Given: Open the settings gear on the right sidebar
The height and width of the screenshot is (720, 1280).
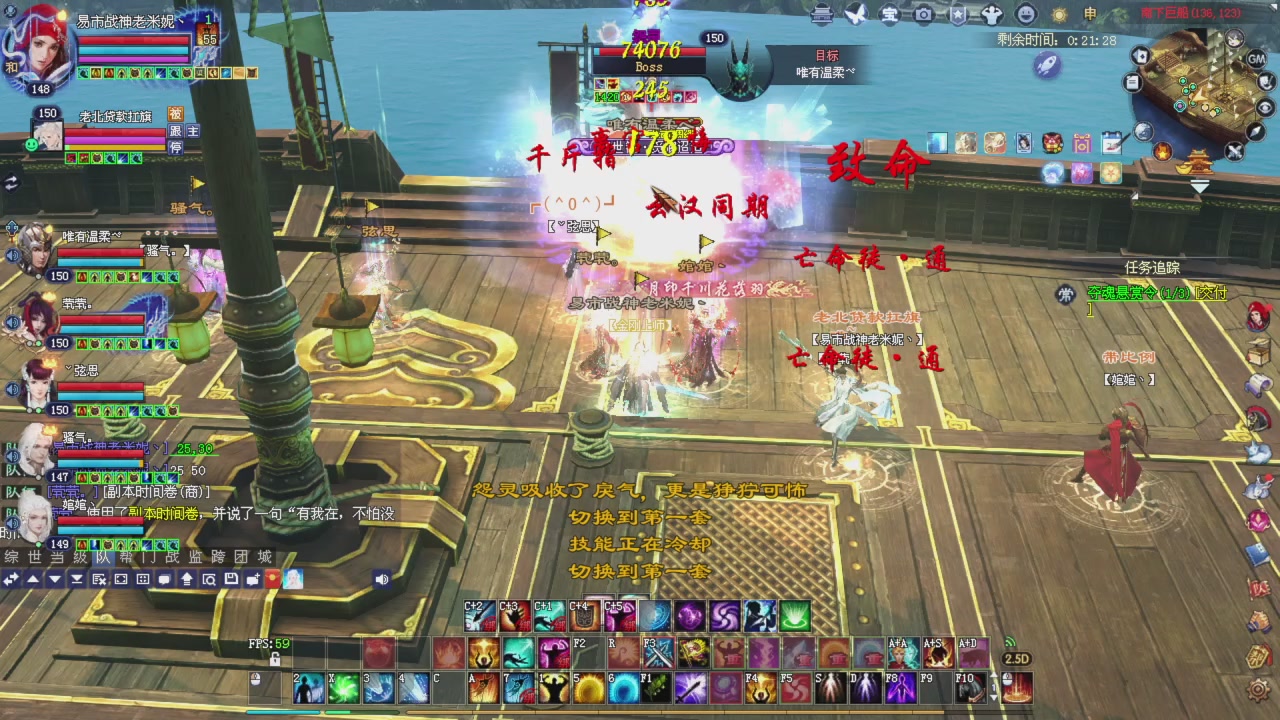Looking at the screenshot, I should [x=1258, y=689].
